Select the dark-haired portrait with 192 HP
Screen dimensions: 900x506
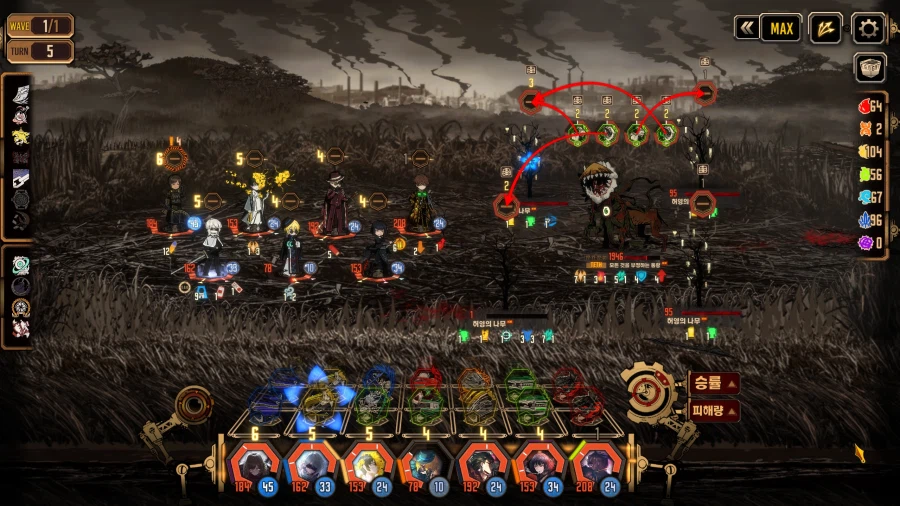(x=477, y=466)
